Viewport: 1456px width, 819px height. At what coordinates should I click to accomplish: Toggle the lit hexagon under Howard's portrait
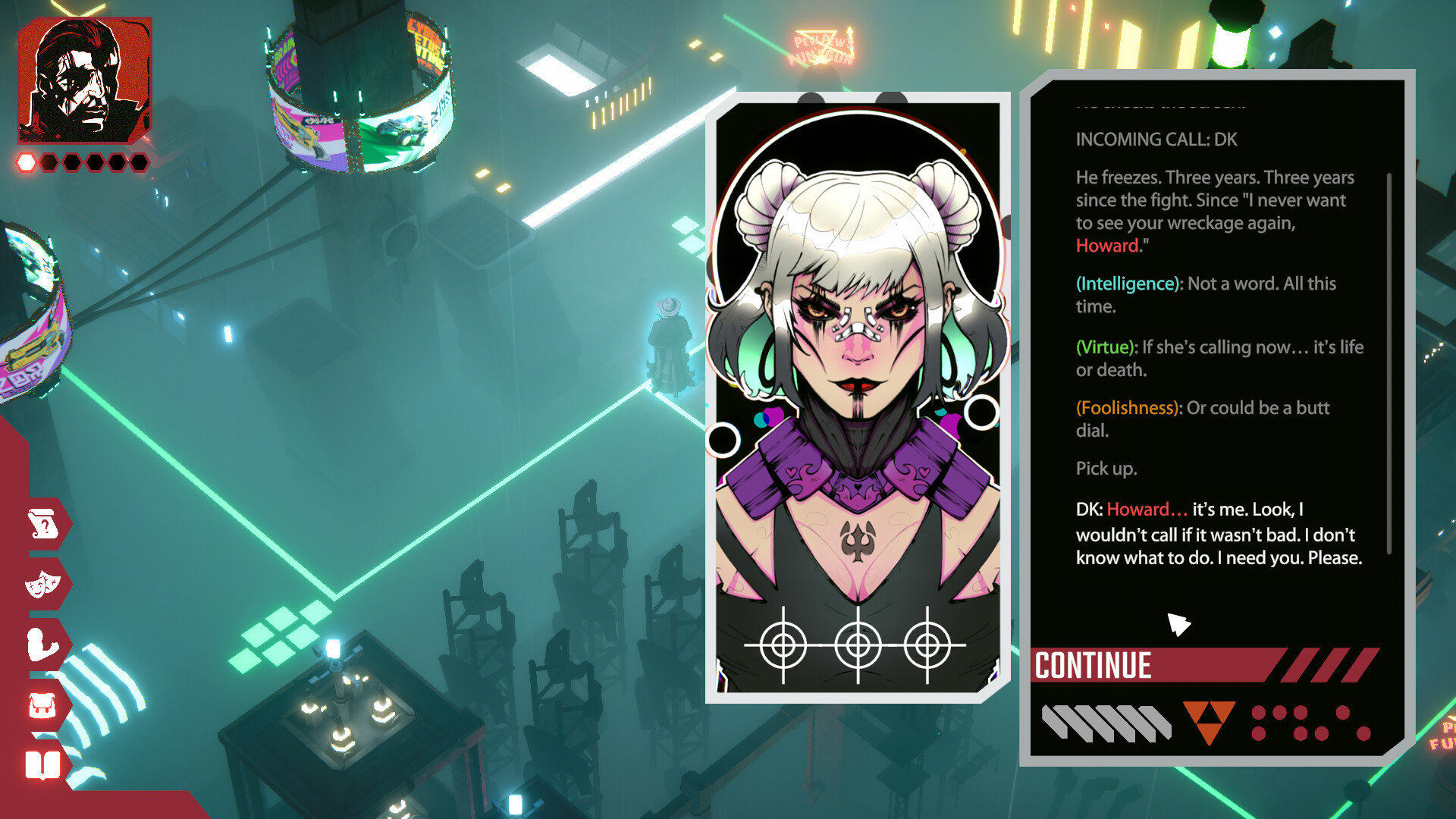[25, 161]
